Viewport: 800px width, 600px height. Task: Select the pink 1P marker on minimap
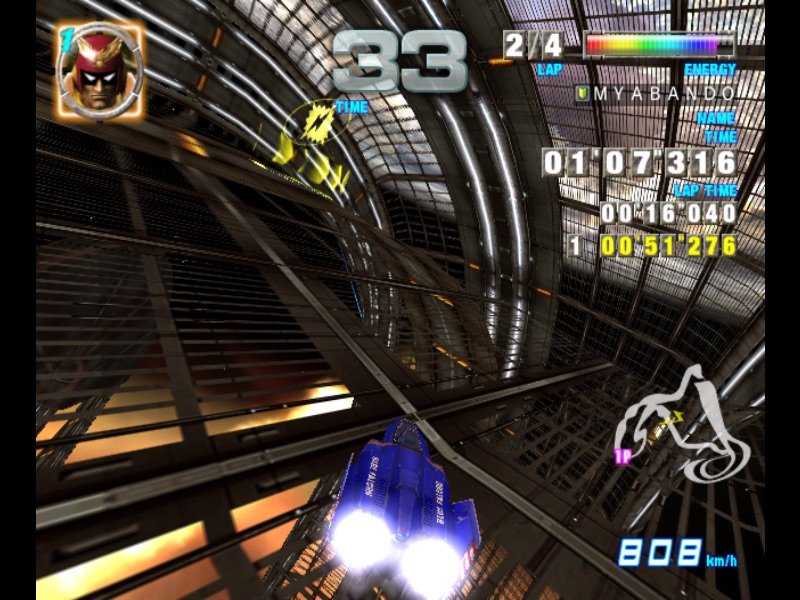(x=620, y=457)
